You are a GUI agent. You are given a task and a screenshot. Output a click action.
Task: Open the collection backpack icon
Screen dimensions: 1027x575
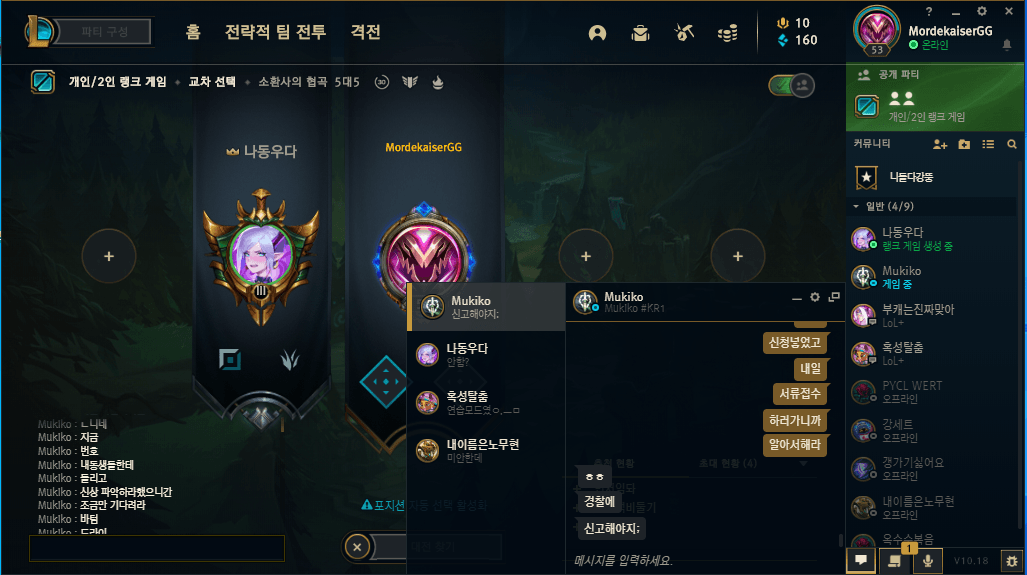tap(641, 33)
